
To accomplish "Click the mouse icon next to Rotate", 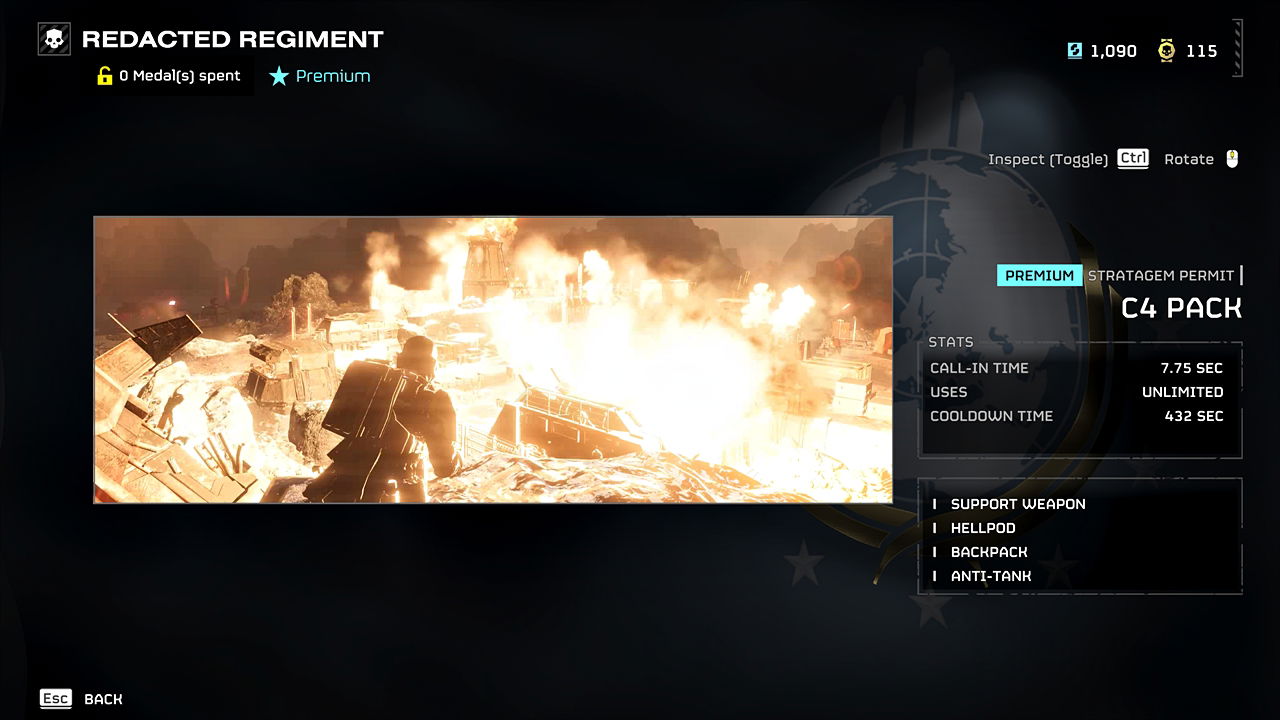I will tap(1233, 158).
